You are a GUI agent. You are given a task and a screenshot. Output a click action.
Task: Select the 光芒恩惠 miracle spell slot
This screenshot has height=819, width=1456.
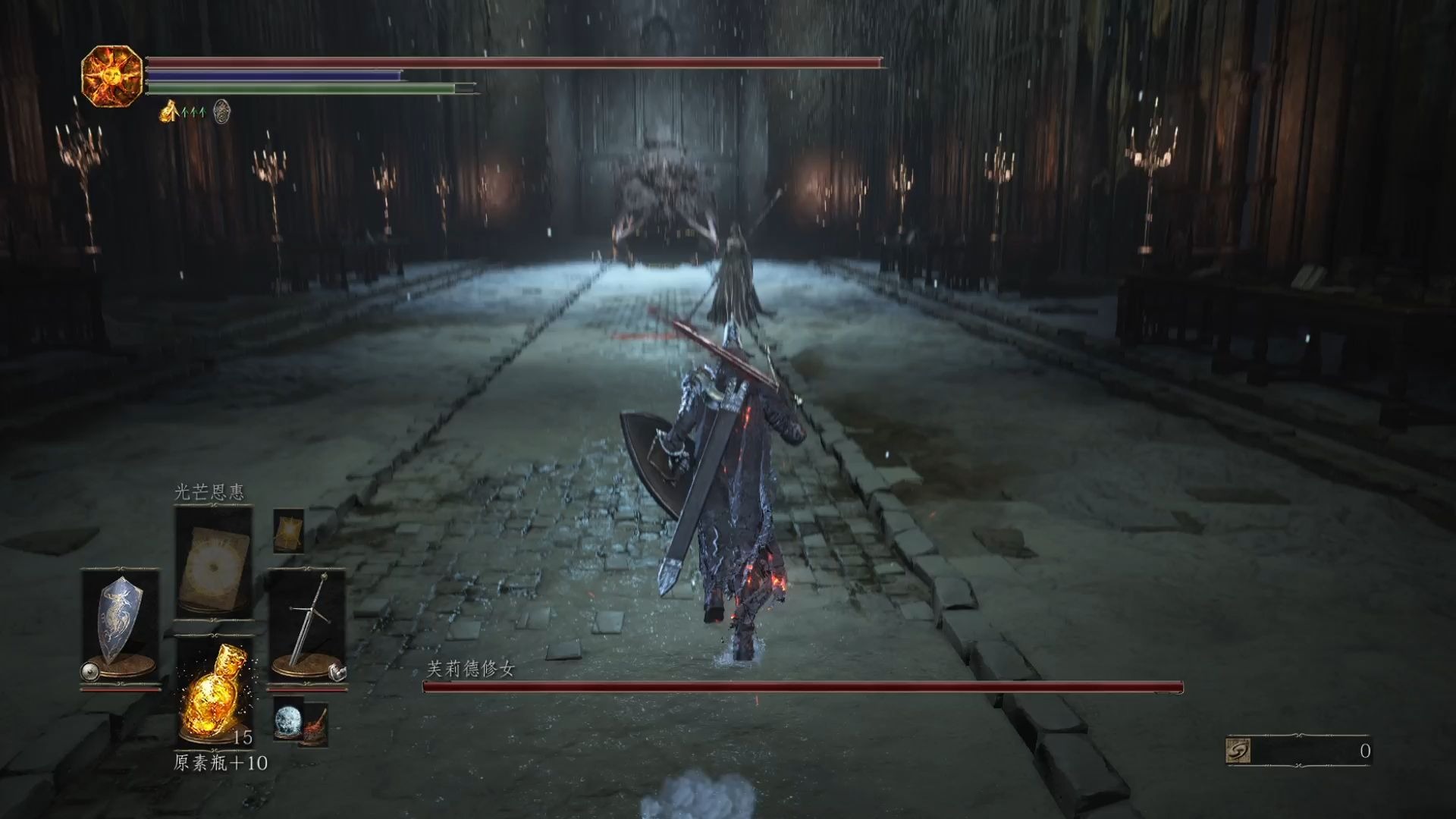tap(213, 562)
